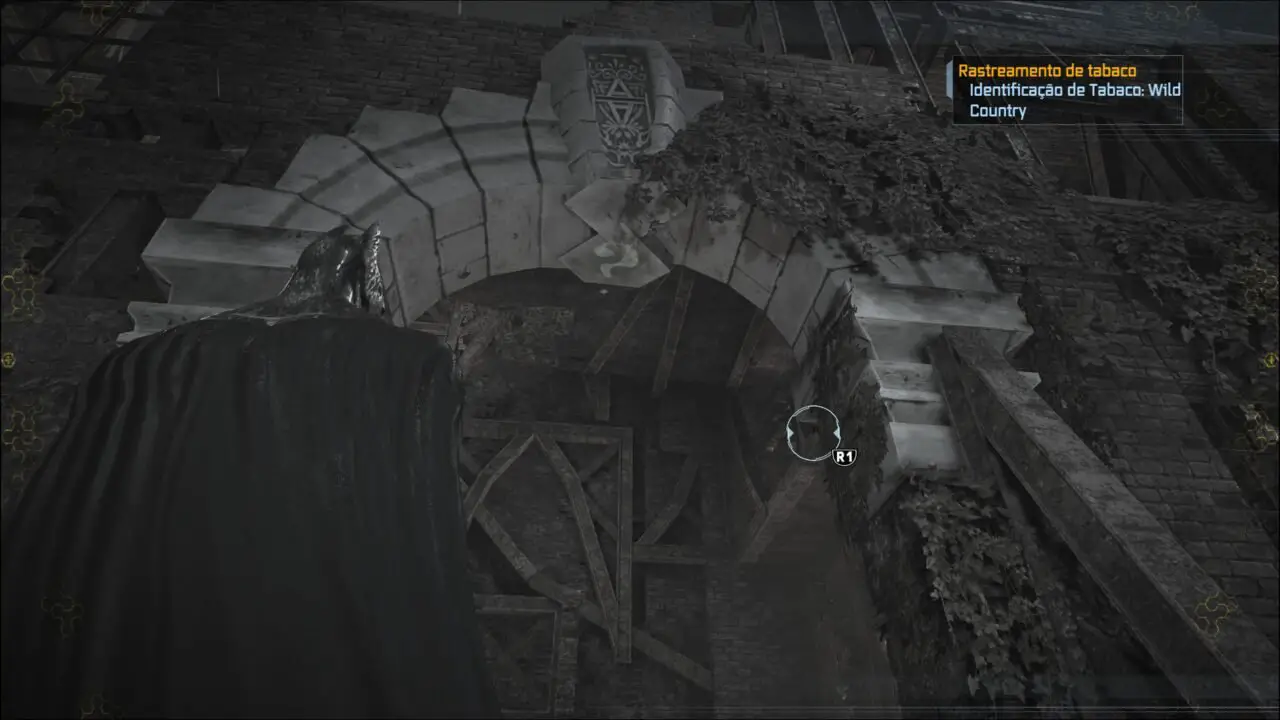Open the Identificação de Tabaco details
Screen dimensions: 1280x720
click(1073, 91)
